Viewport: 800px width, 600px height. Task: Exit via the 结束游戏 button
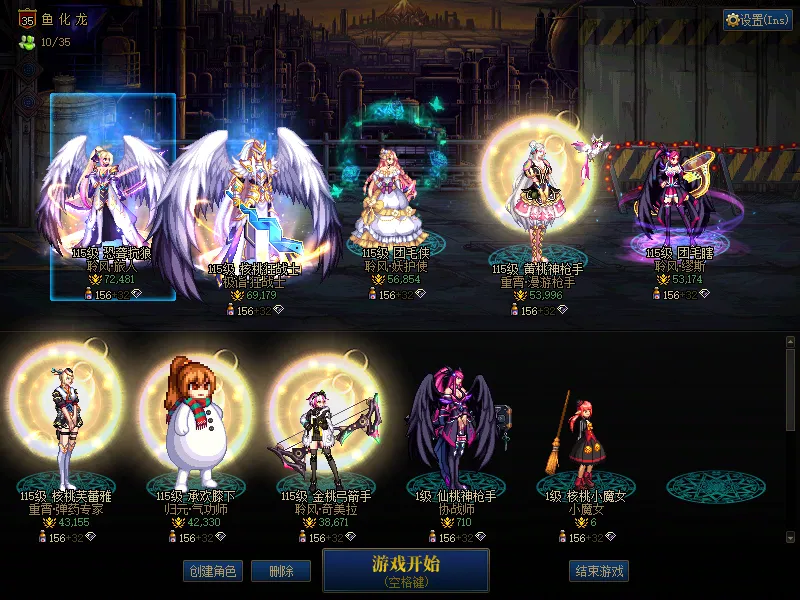click(x=599, y=571)
